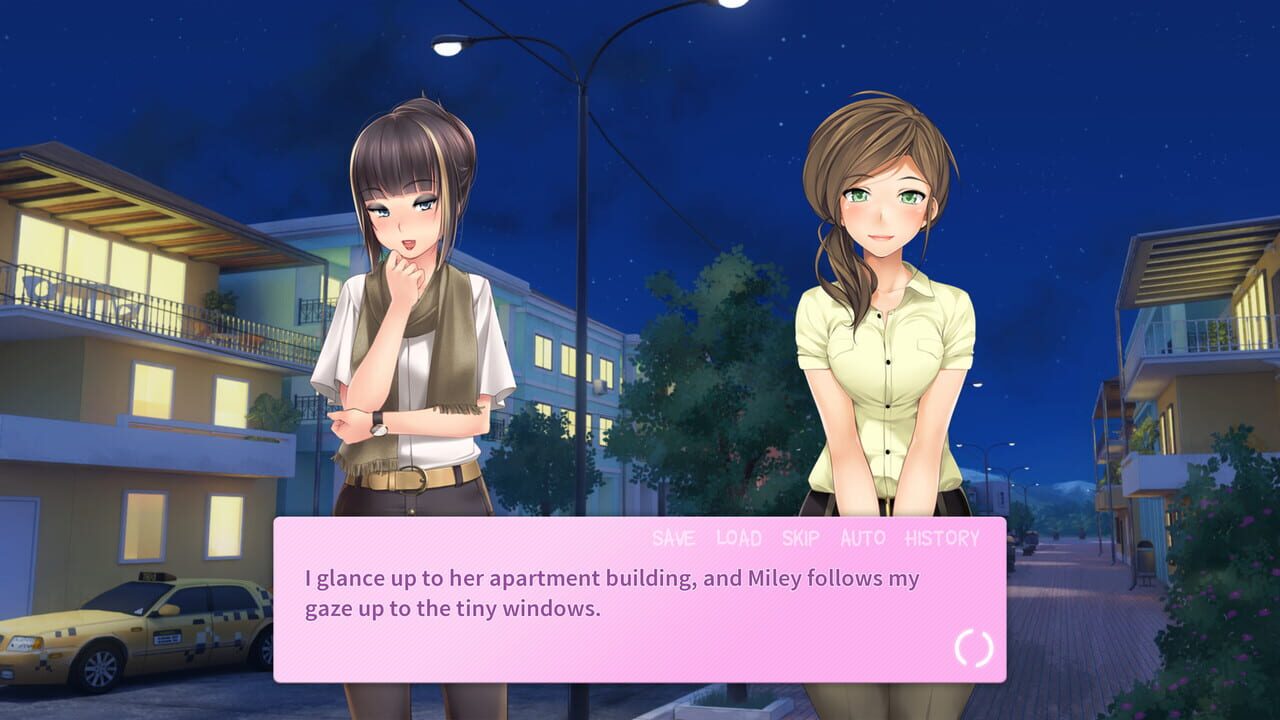Click AUTO to pause automatic reading

click(861, 538)
